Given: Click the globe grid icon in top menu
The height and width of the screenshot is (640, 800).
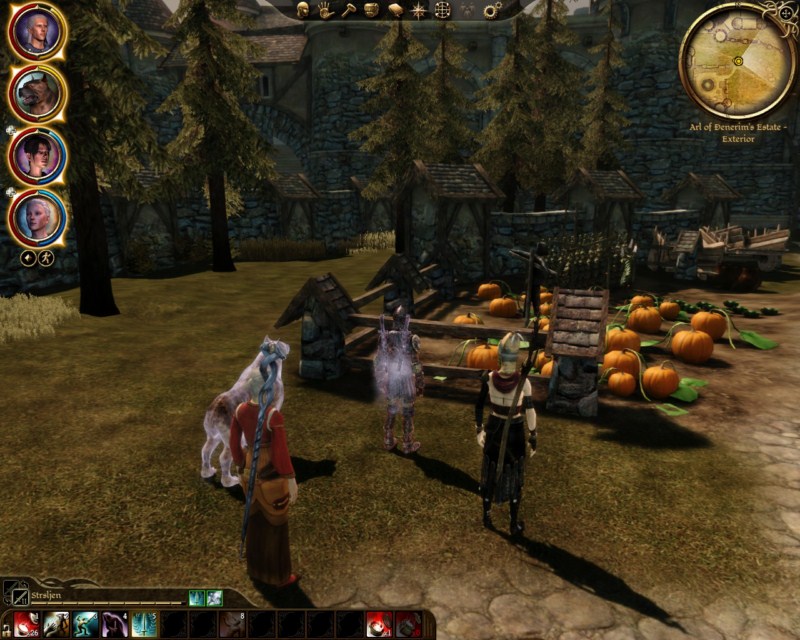Looking at the screenshot, I should pyautogui.click(x=441, y=10).
